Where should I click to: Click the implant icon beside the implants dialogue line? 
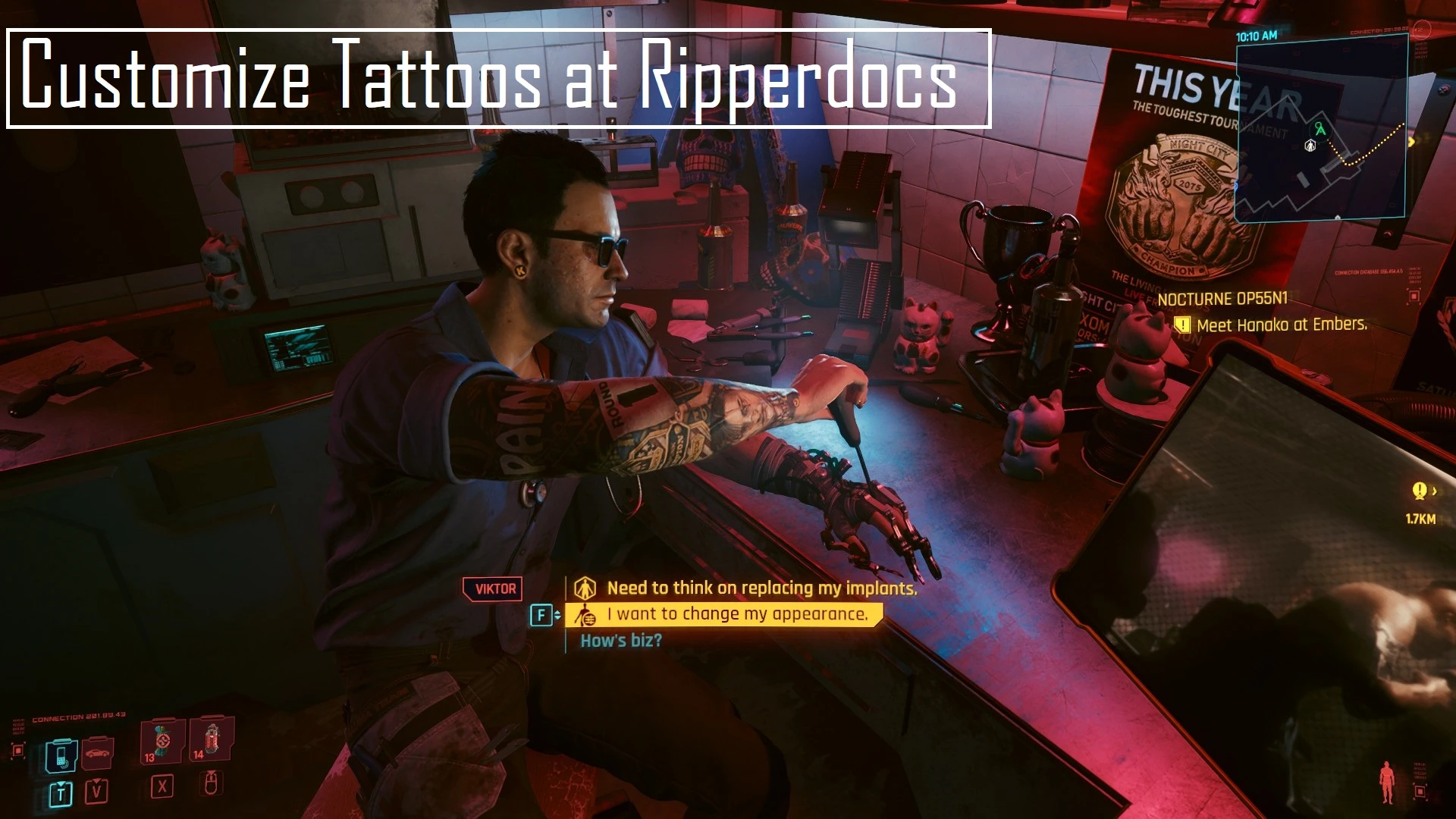tap(586, 588)
